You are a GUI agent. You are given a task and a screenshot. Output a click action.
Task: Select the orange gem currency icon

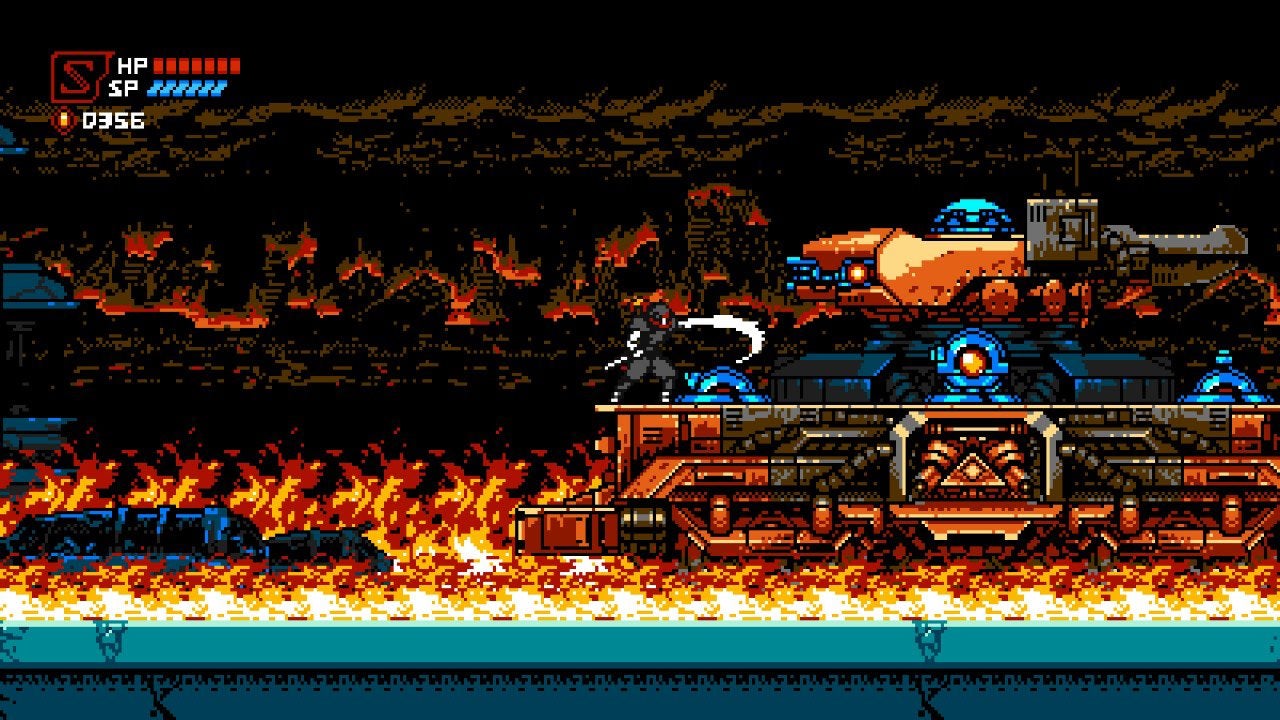coord(62,118)
